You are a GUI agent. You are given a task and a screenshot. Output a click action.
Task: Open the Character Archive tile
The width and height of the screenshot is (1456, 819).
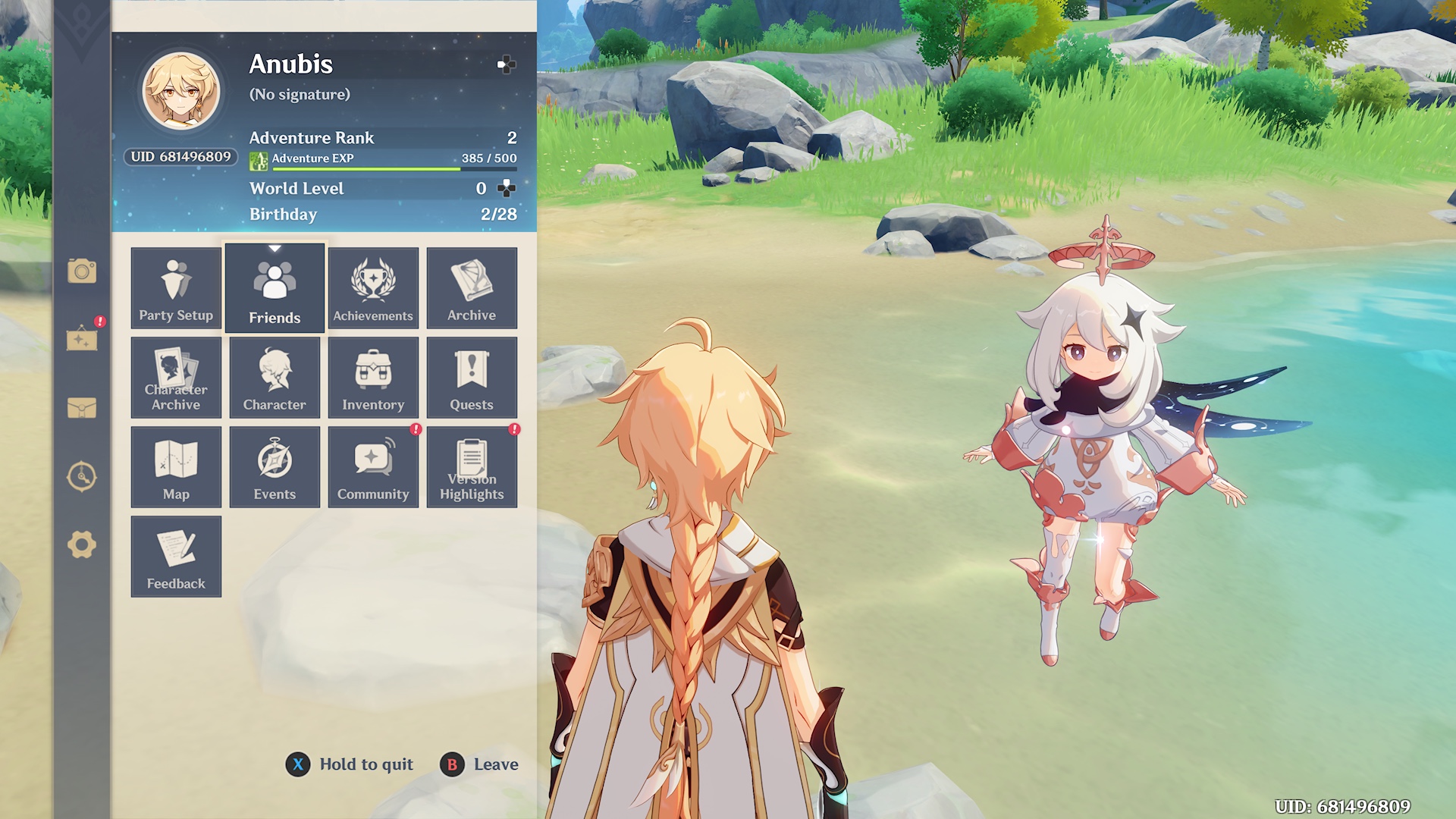pyautogui.click(x=176, y=378)
